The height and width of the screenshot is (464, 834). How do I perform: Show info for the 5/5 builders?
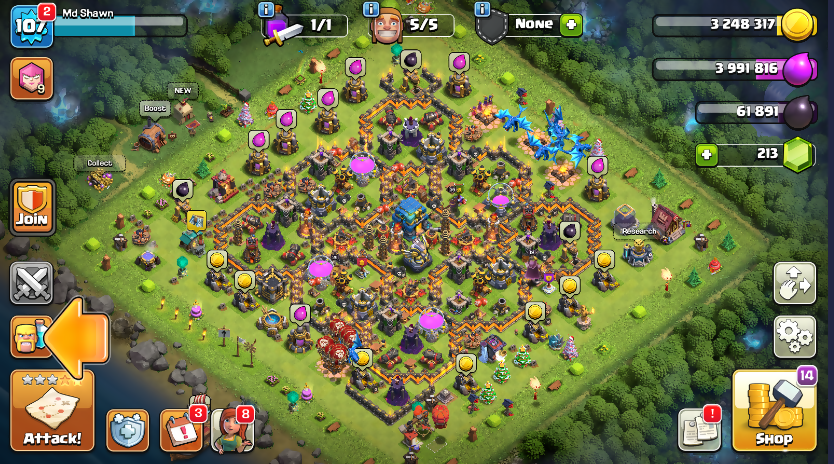371,9
